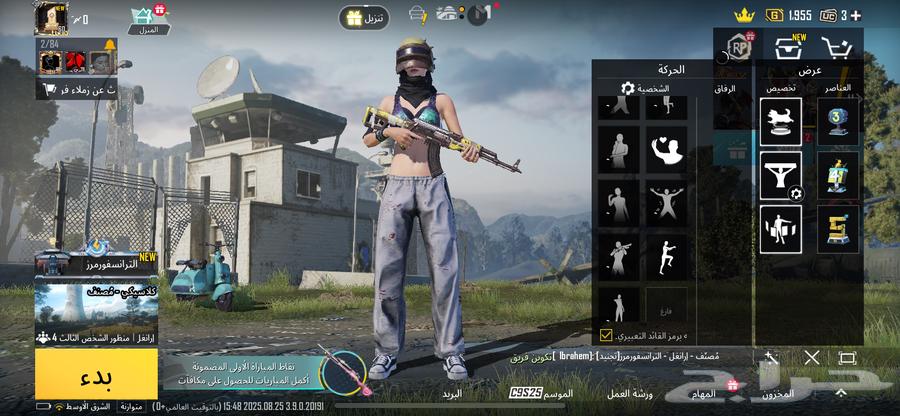Switch to the تخصيص tab
Viewport: 900px width, 416px height.
tap(781, 88)
